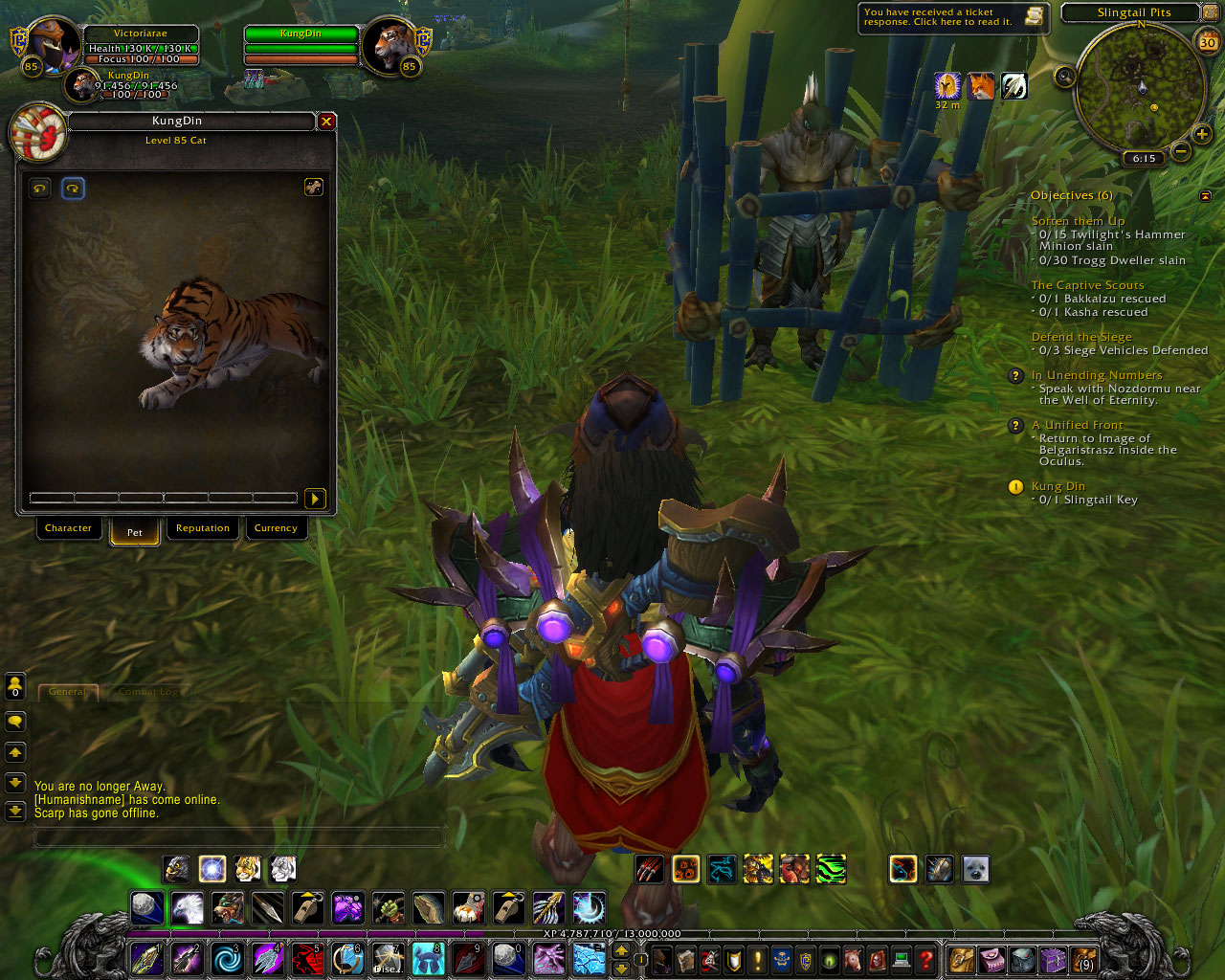Image resolution: width=1225 pixels, height=980 pixels.
Task: Open the Combat Log chat tab
Action: point(149,692)
